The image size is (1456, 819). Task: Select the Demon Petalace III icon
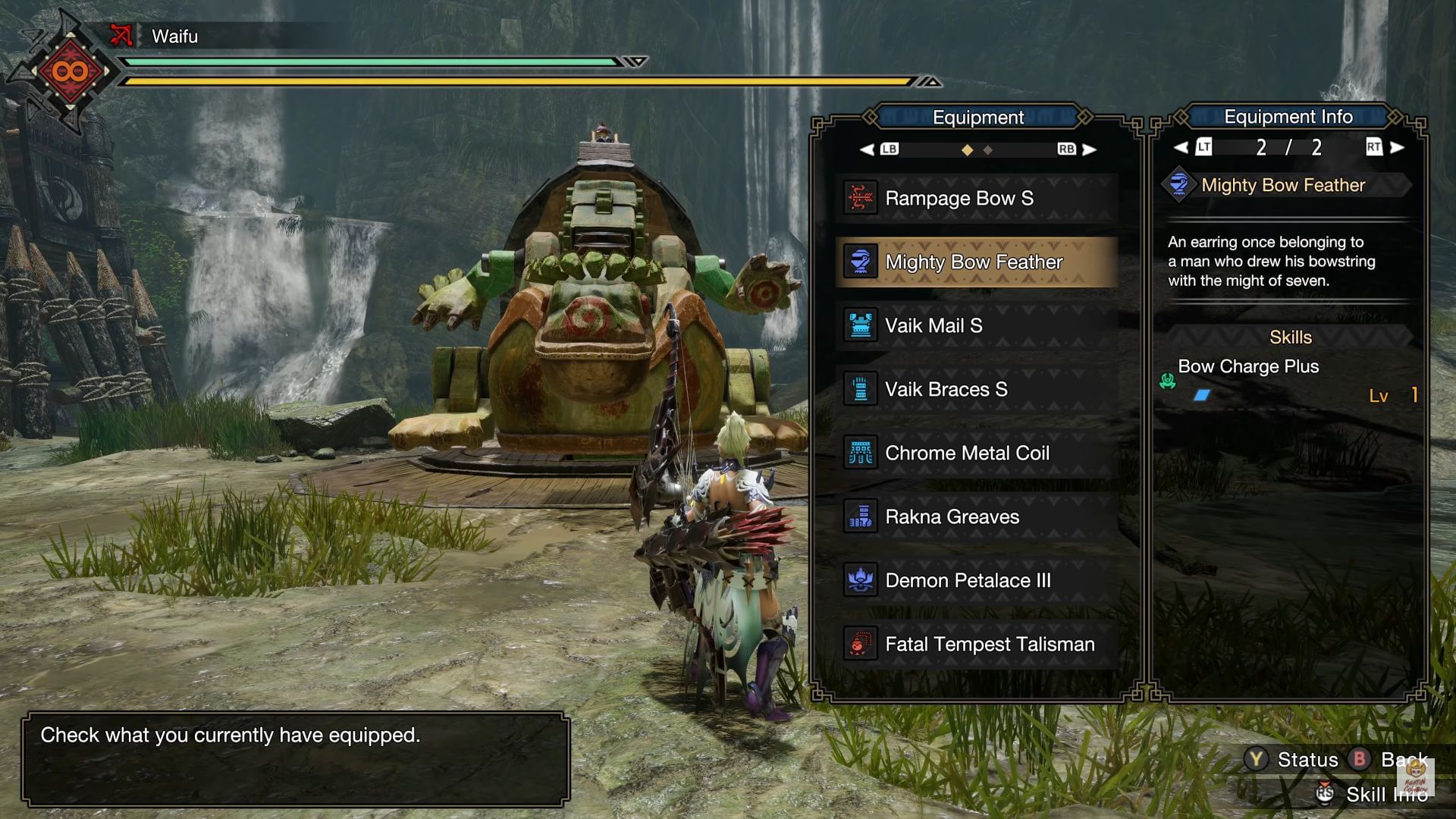coord(859,580)
